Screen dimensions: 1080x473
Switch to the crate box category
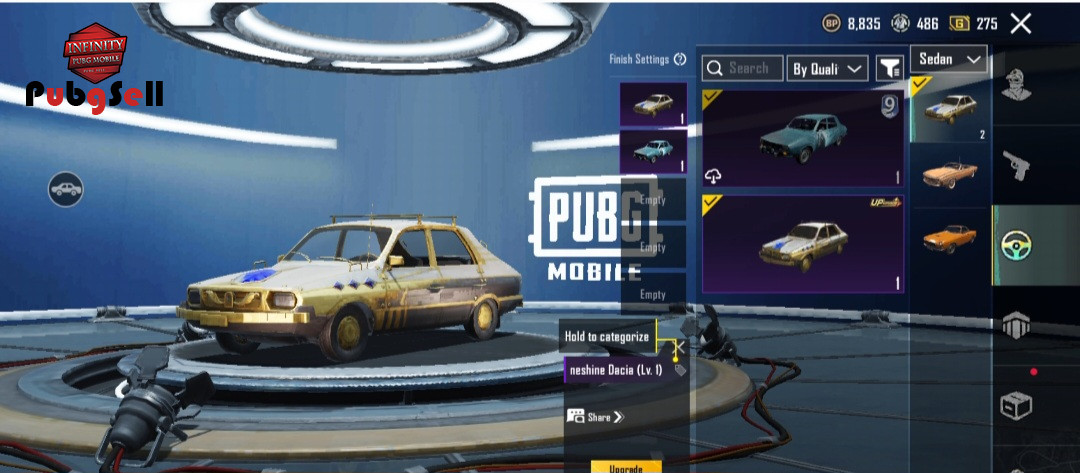point(1017,405)
